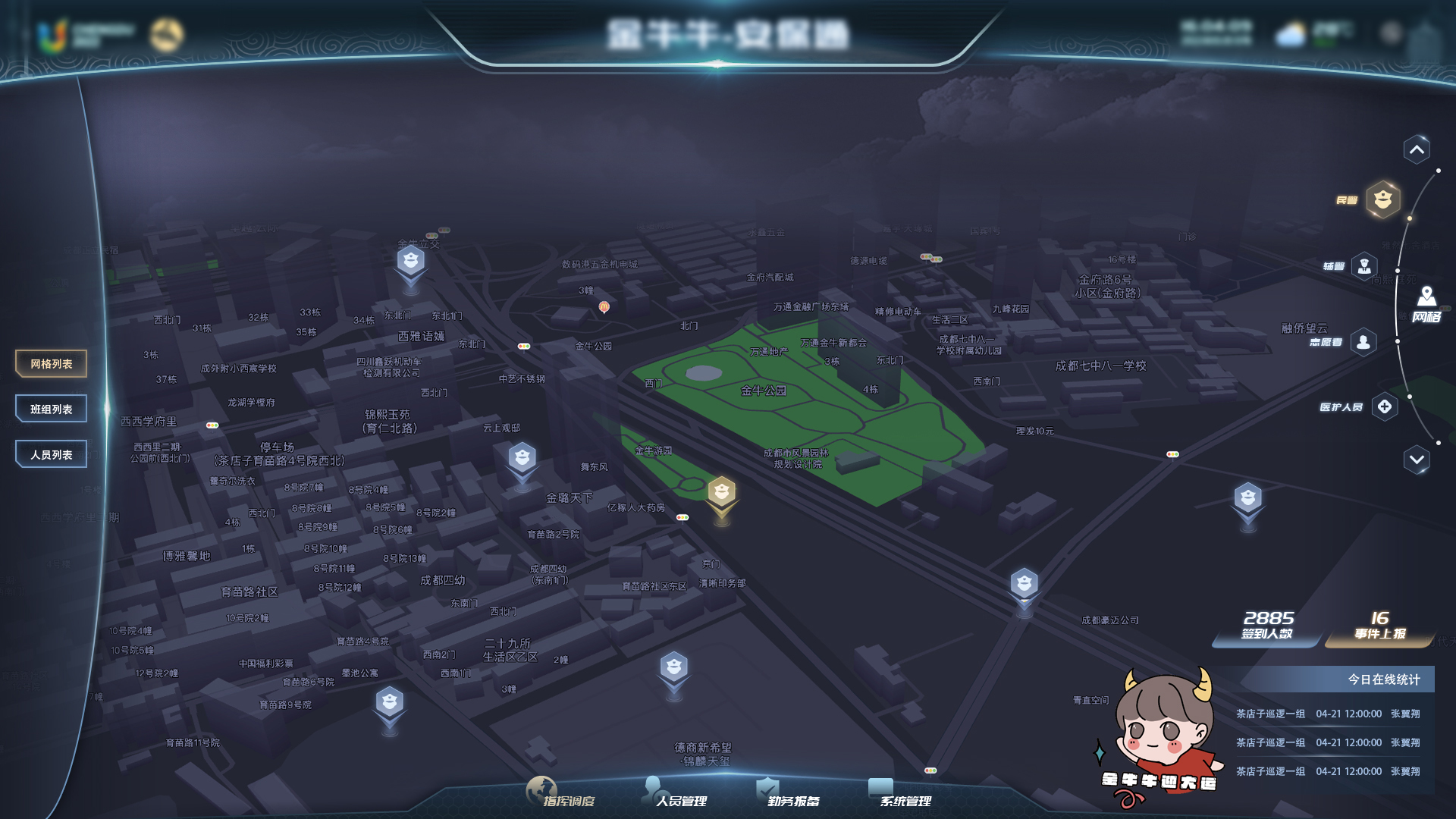Open the 人员列表 personnel list
Image resolution: width=1456 pixels, height=819 pixels.
click(x=52, y=455)
